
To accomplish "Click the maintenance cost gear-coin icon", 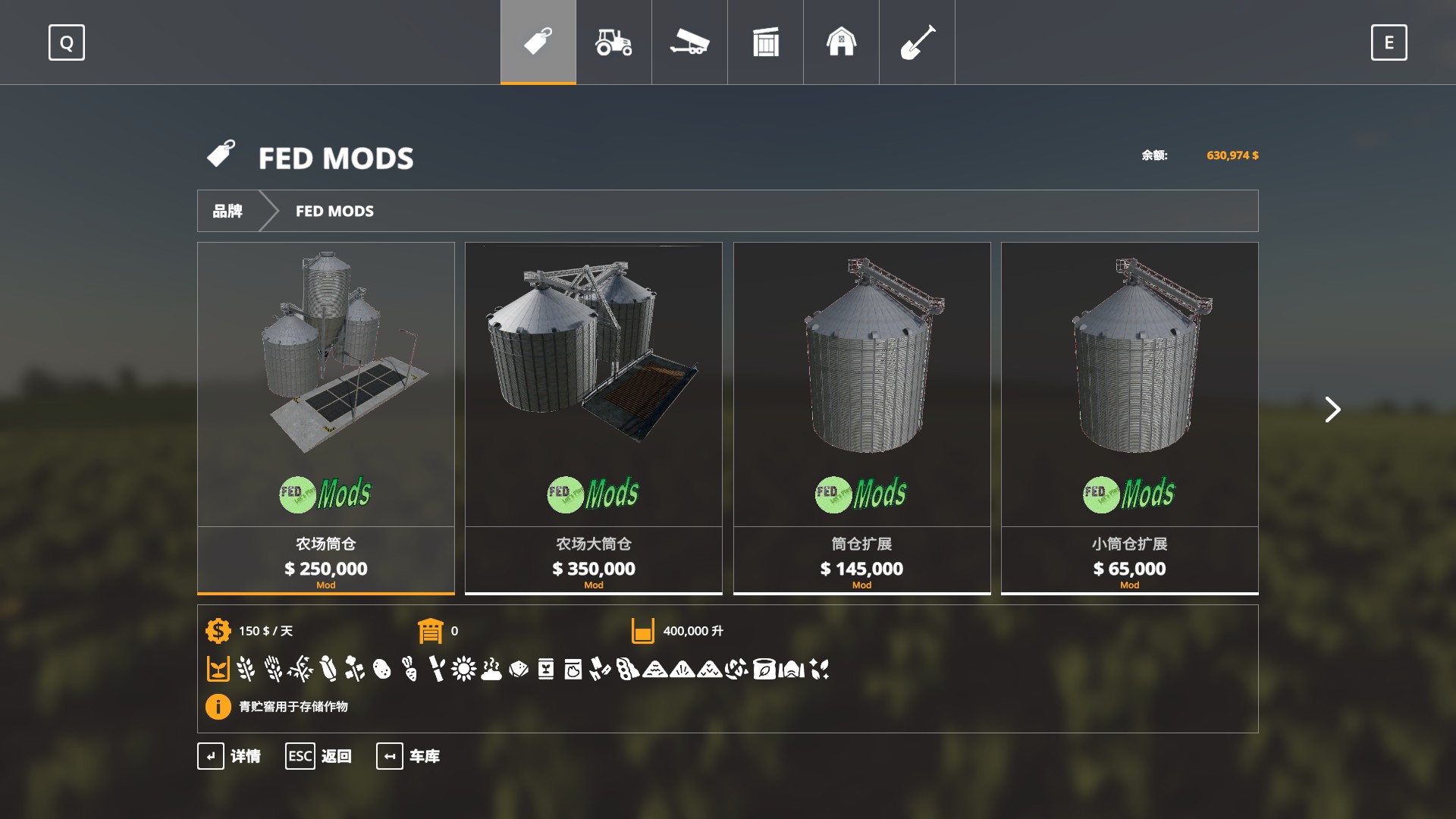I will (217, 630).
